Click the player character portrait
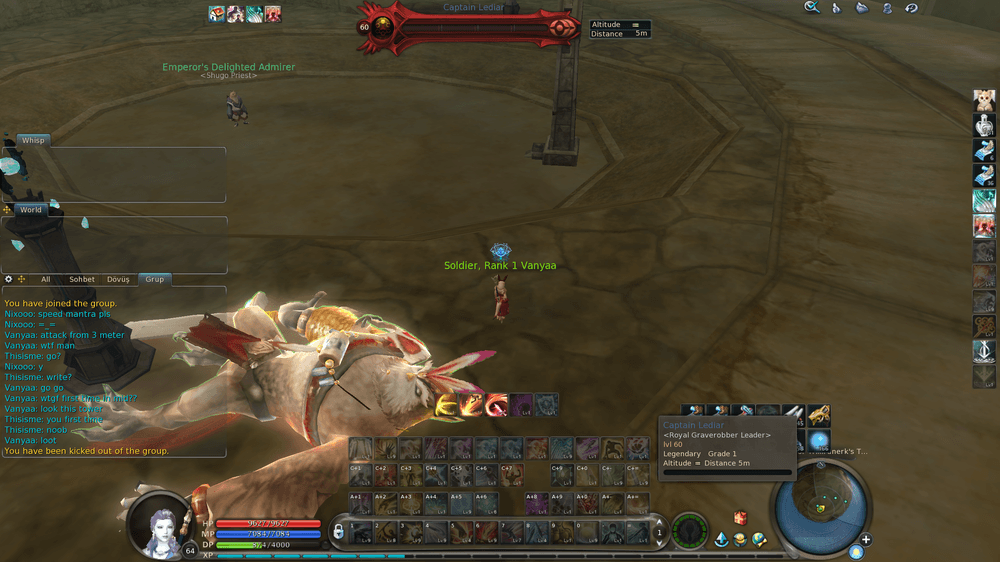 pos(160,522)
